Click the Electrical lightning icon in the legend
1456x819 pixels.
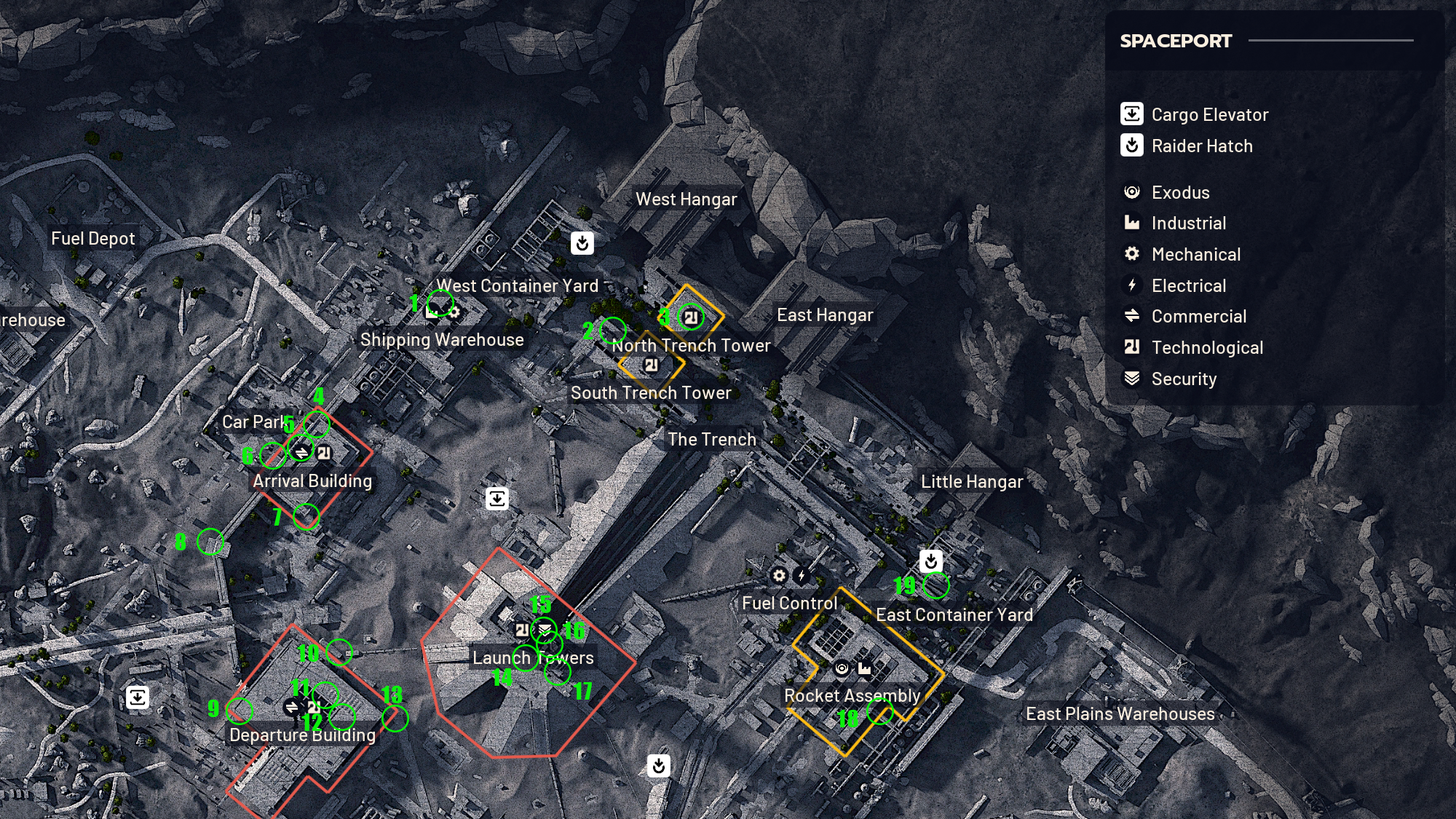[x=1131, y=285]
